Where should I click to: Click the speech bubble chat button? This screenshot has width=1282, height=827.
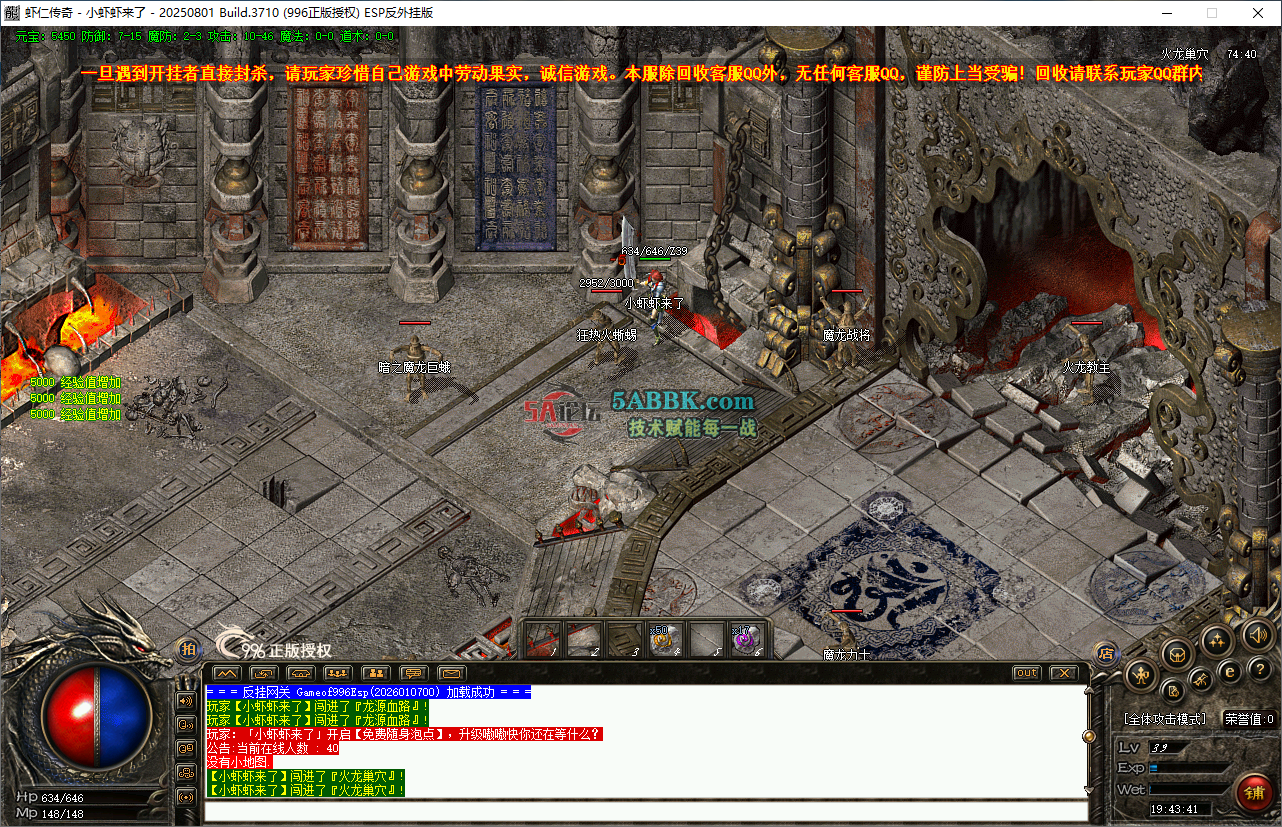(x=413, y=673)
